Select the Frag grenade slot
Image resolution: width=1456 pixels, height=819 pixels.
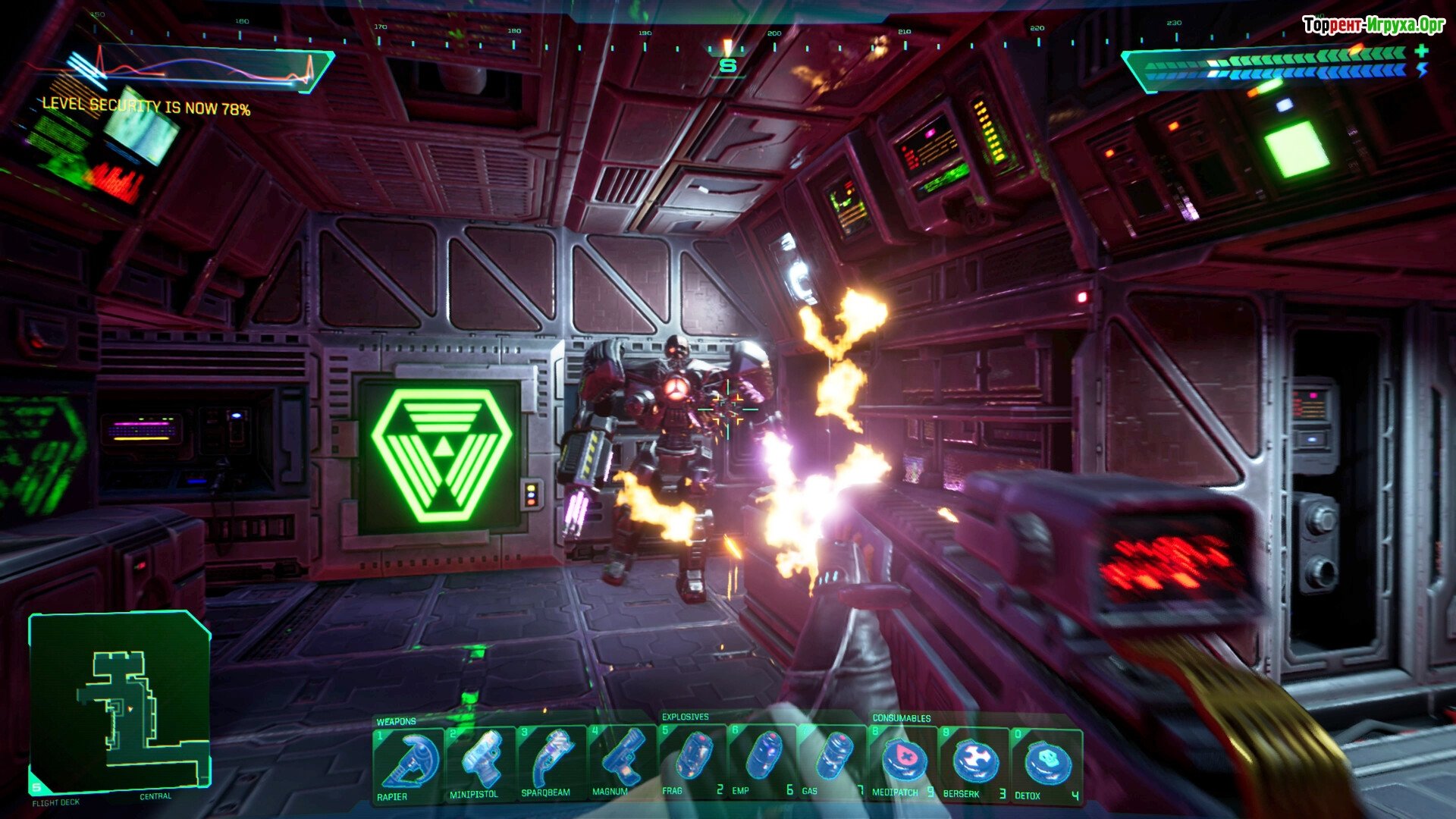point(693,763)
